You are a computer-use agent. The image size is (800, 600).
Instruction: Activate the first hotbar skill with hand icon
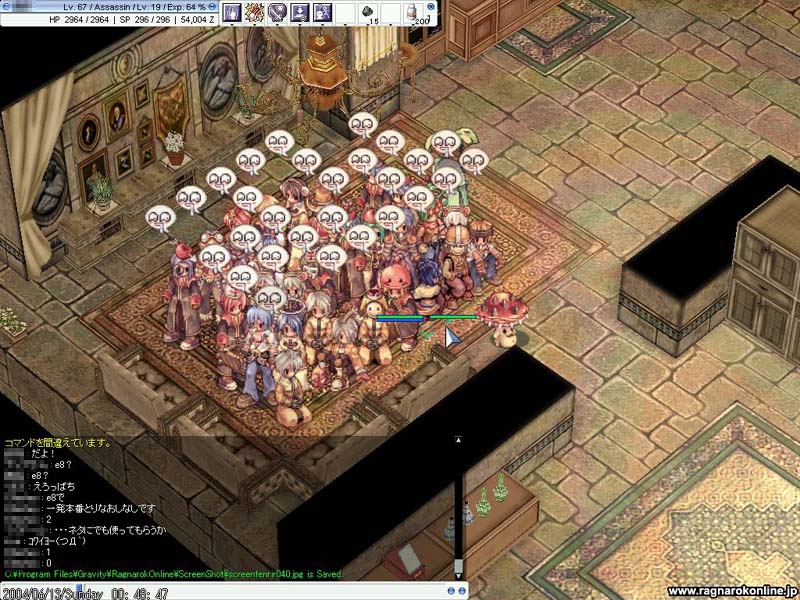pos(233,13)
